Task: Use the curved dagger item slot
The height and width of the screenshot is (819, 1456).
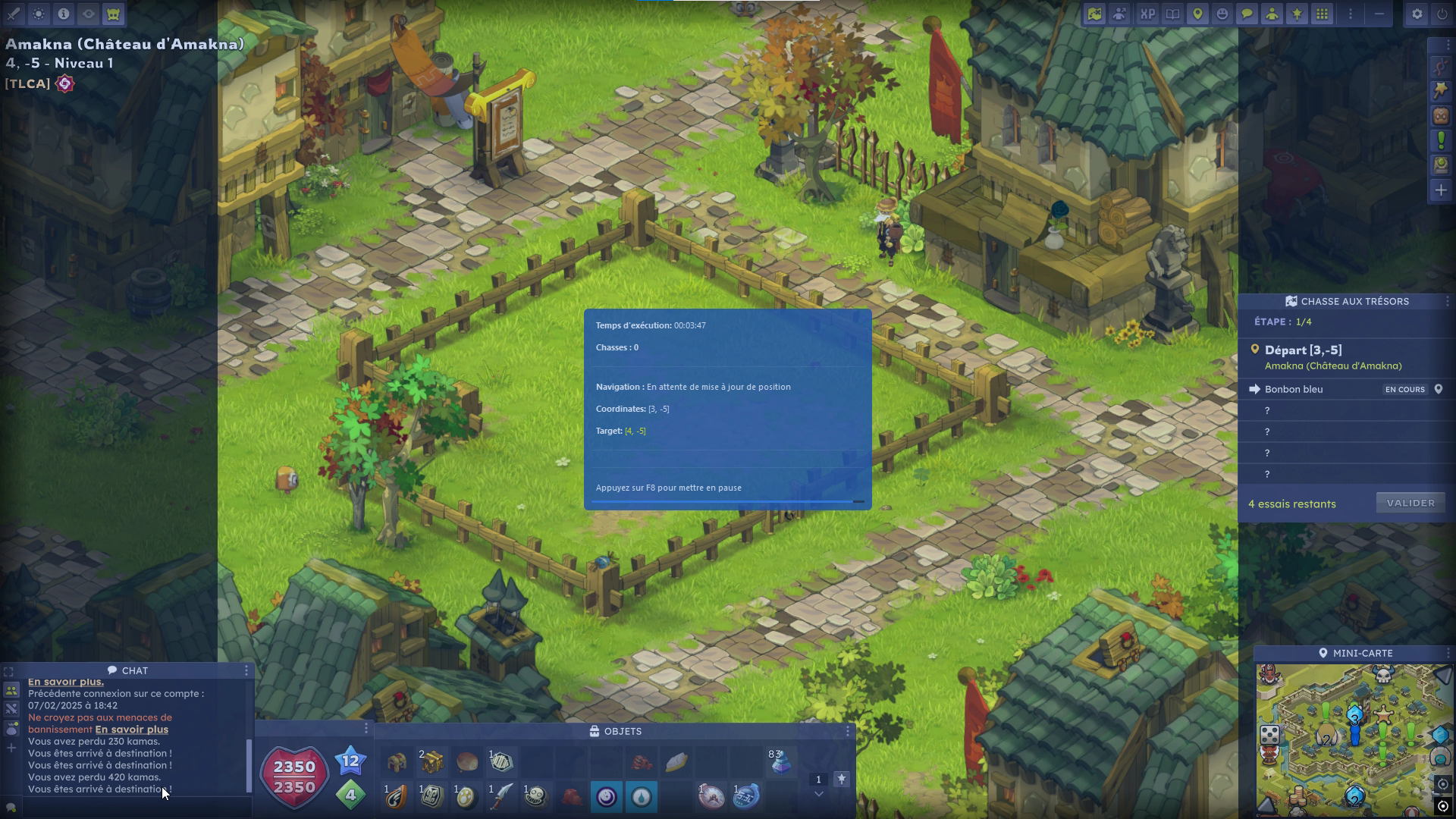Action: [501, 796]
